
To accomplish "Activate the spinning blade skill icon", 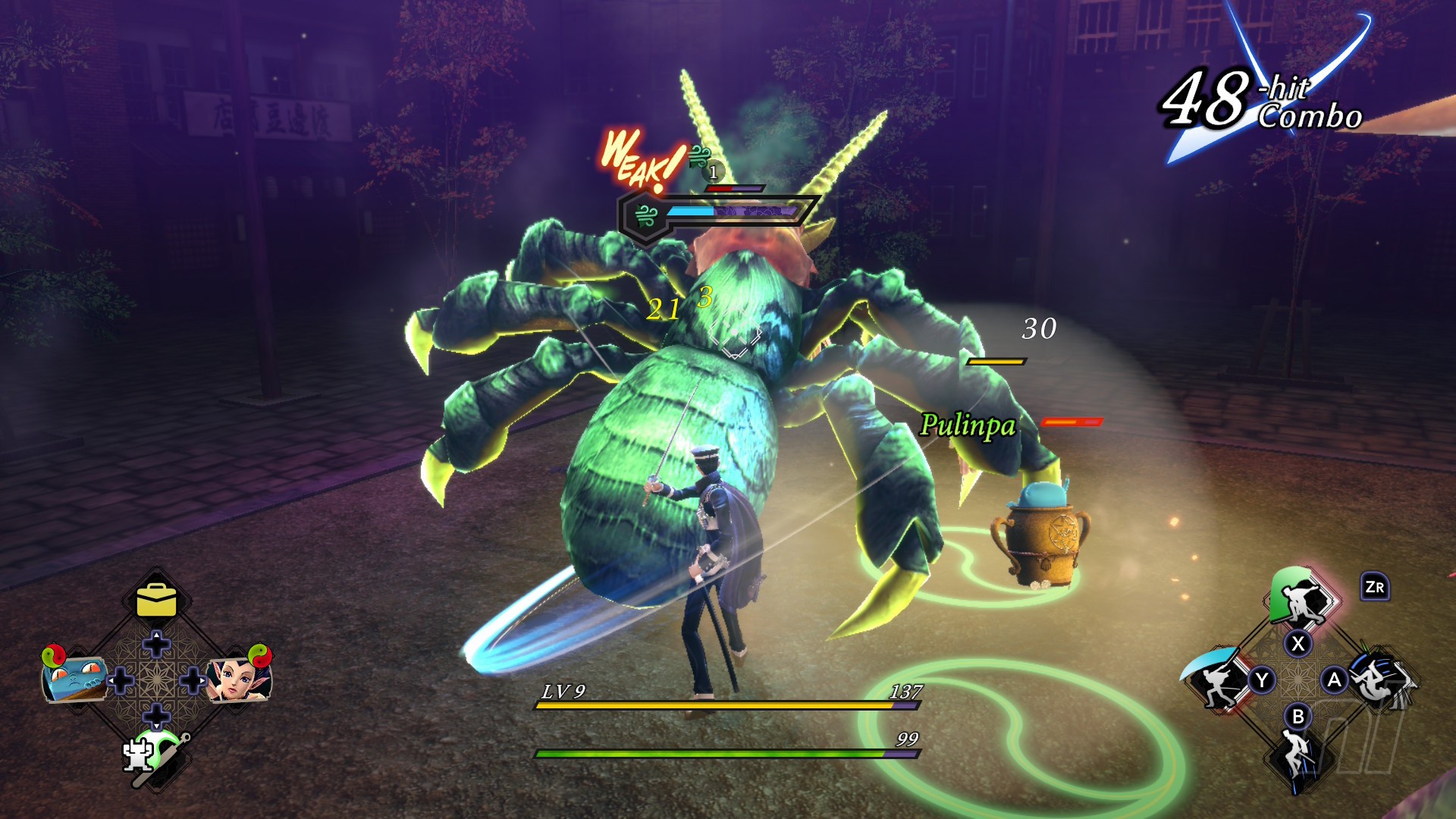I will tap(1379, 679).
